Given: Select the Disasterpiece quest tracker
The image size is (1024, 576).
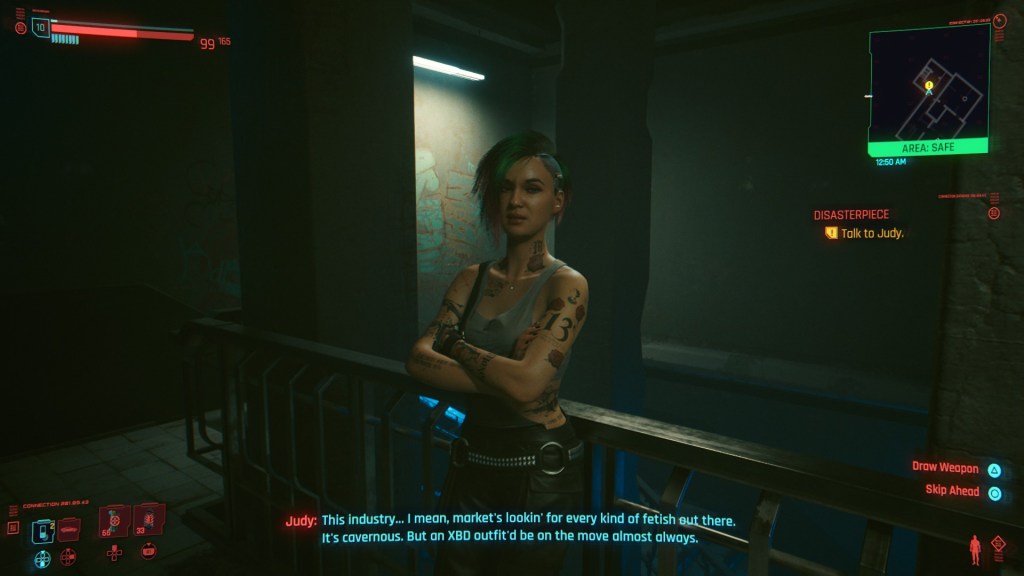Looking at the screenshot, I should 851,215.
